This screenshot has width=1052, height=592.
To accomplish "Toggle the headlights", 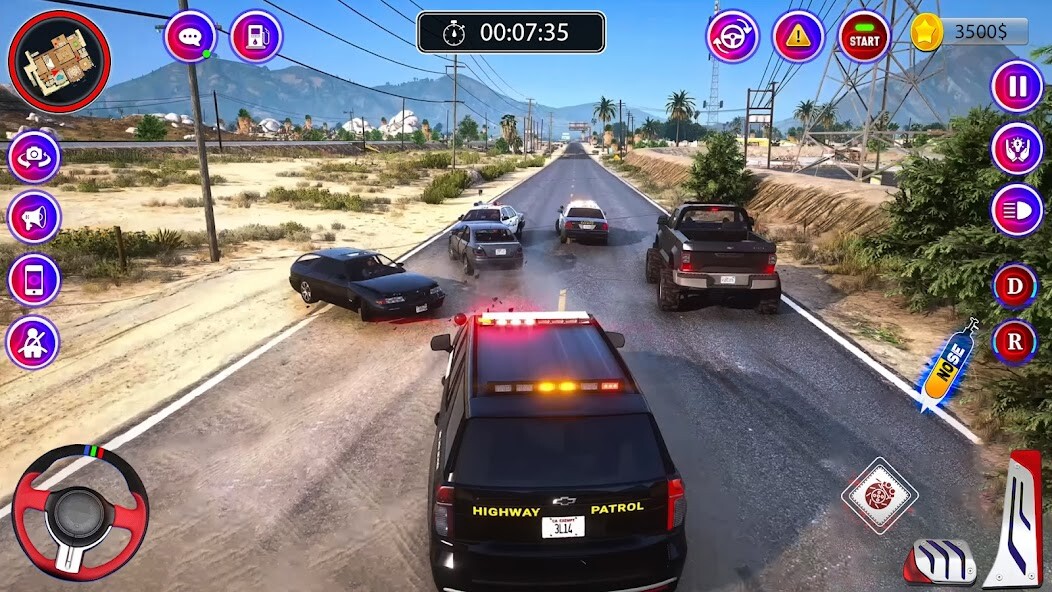I will coord(1017,210).
